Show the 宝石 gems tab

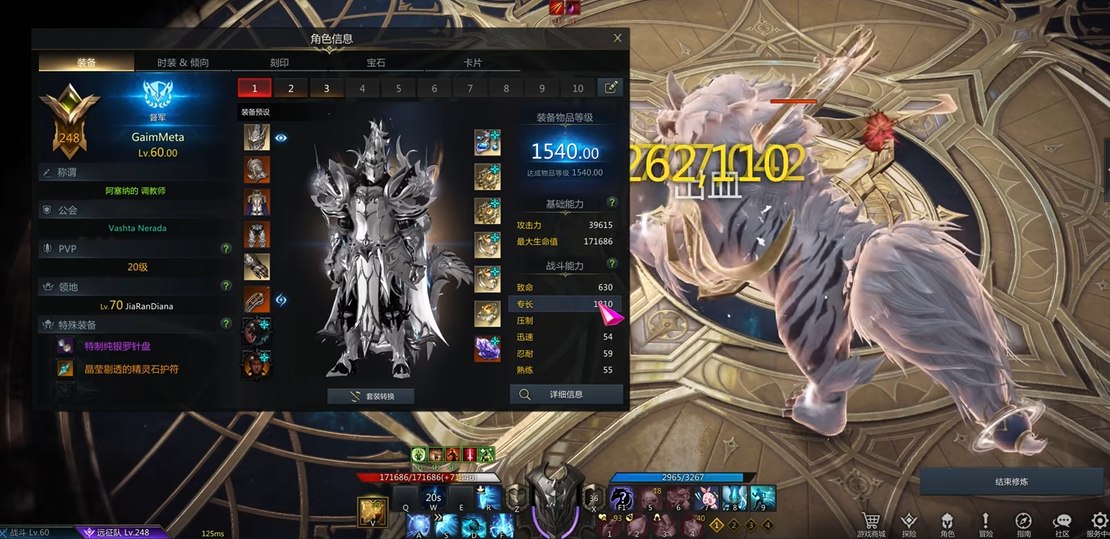[376, 62]
